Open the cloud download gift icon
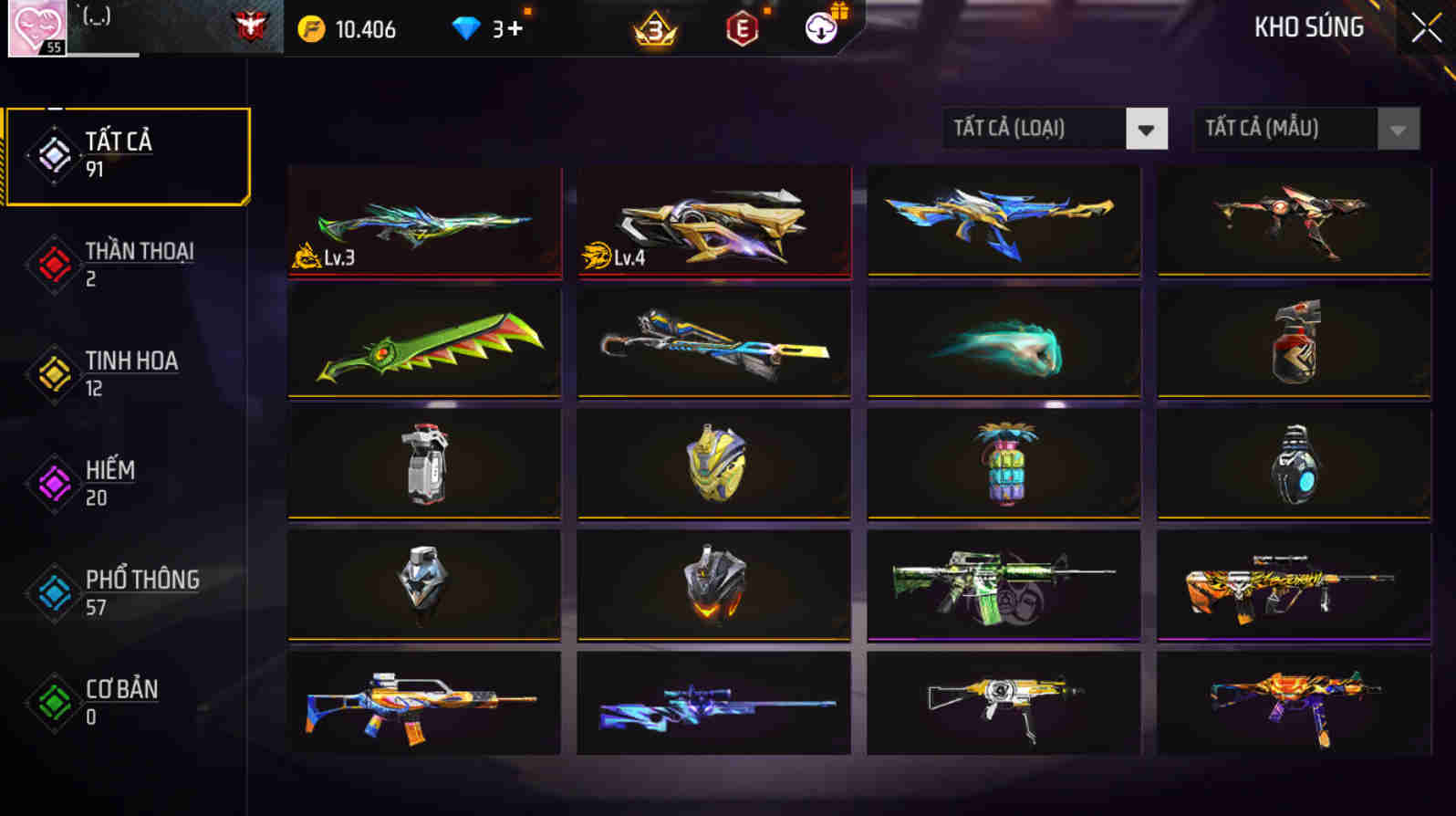 pos(819,29)
